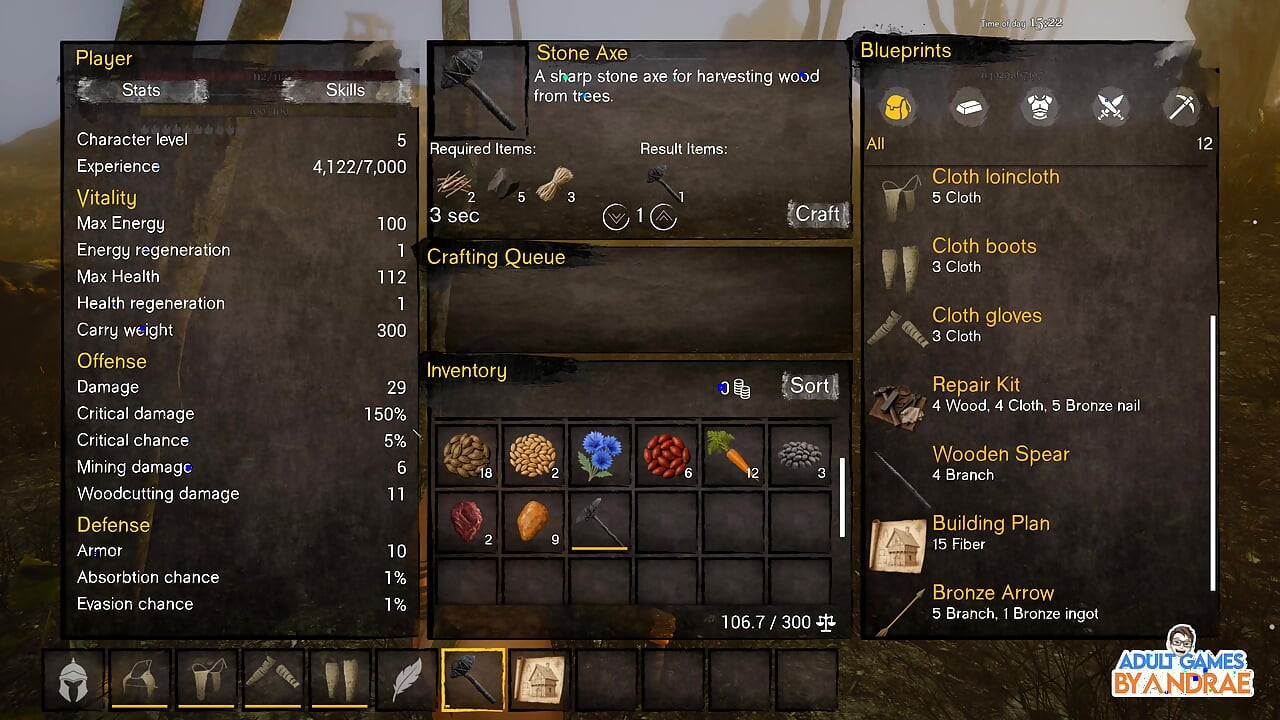Switch to the Skills tab
The width and height of the screenshot is (1280, 720).
[345, 90]
